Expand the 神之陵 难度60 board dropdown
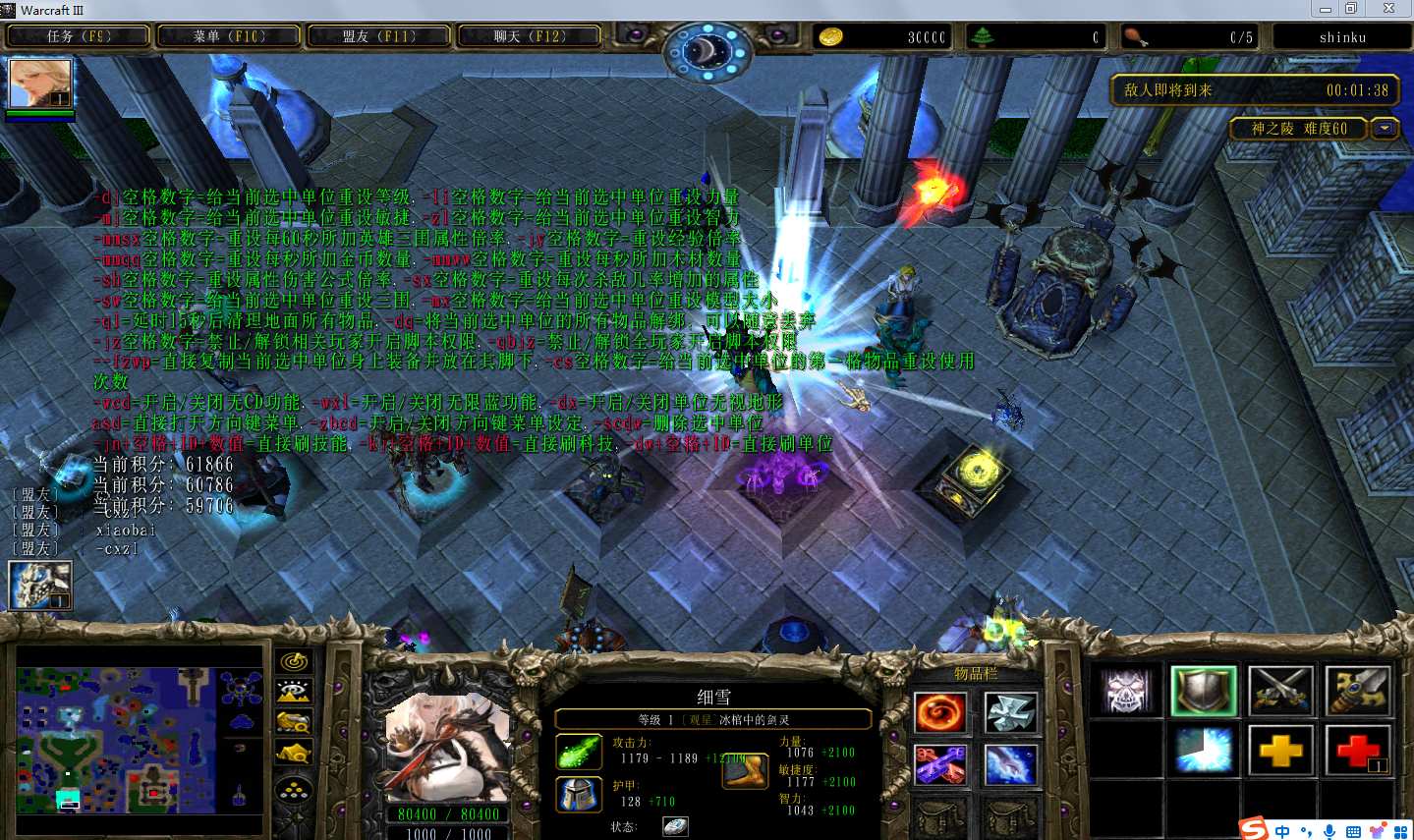 click(x=1386, y=129)
